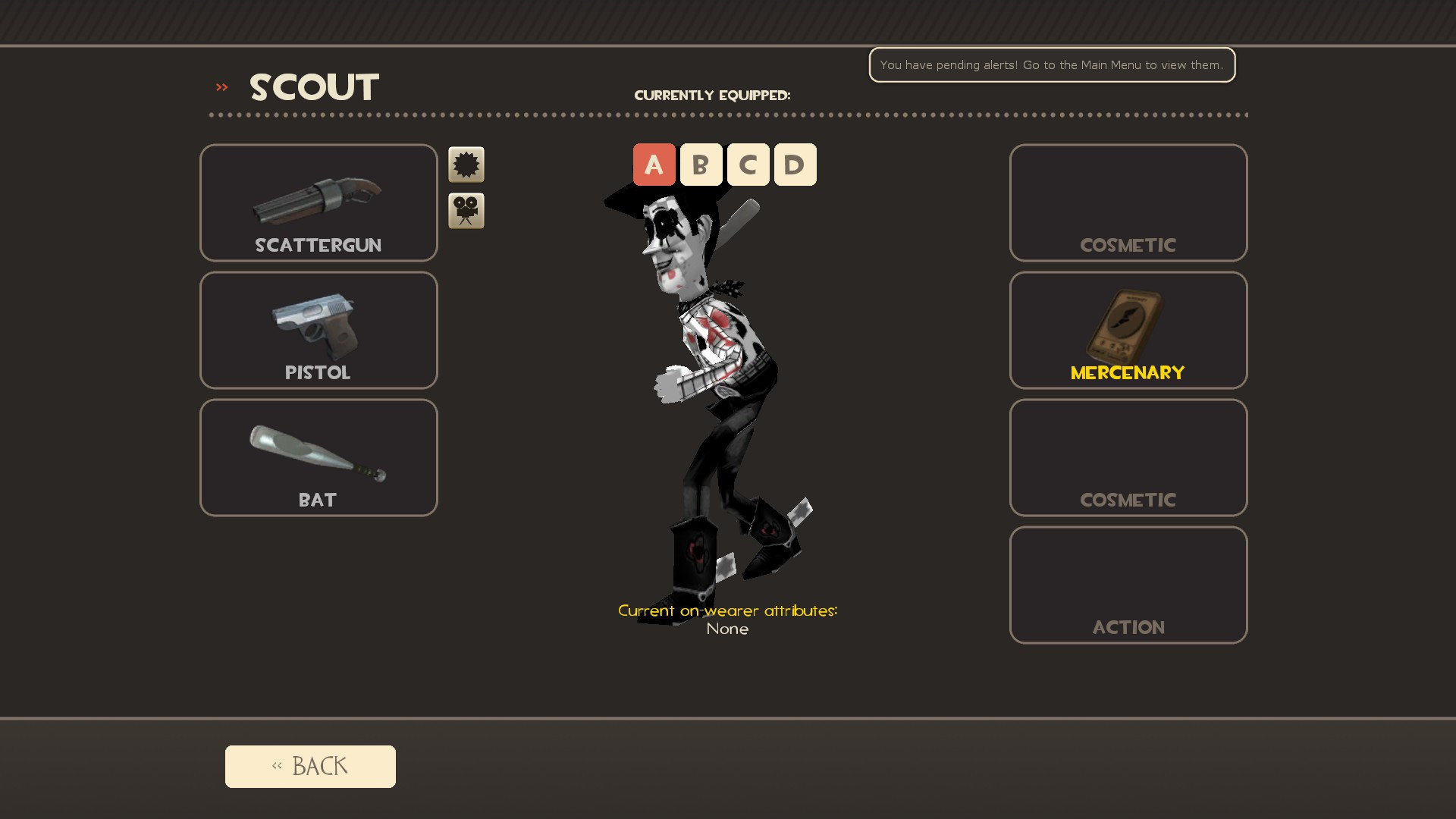Click the Scout character model preview
The width and height of the screenshot is (1456, 819).
click(720, 379)
